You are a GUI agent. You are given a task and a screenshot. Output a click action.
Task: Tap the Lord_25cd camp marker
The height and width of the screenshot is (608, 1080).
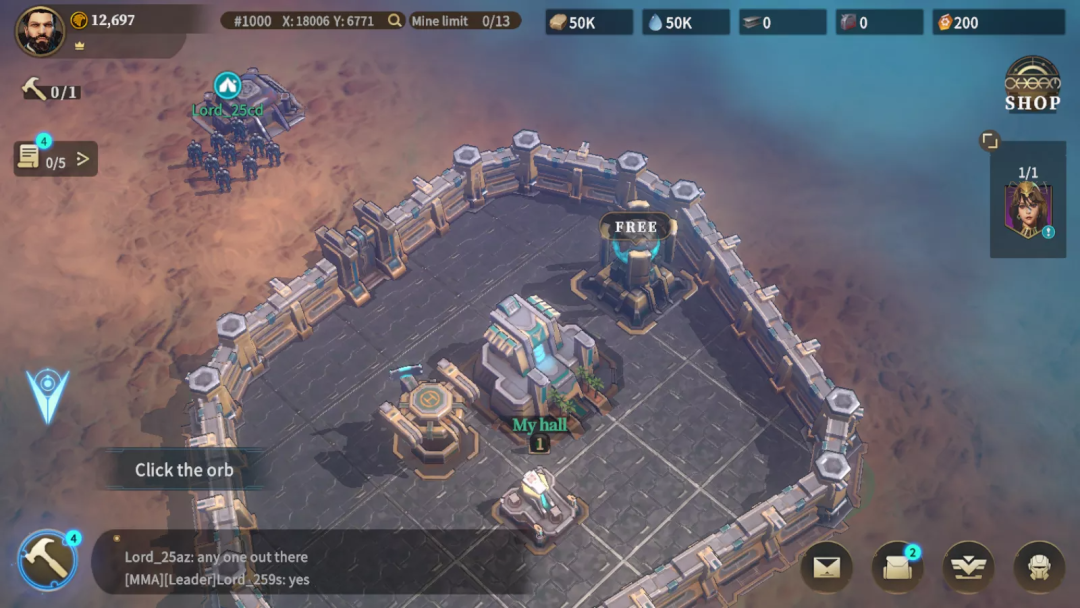tap(227, 87)
